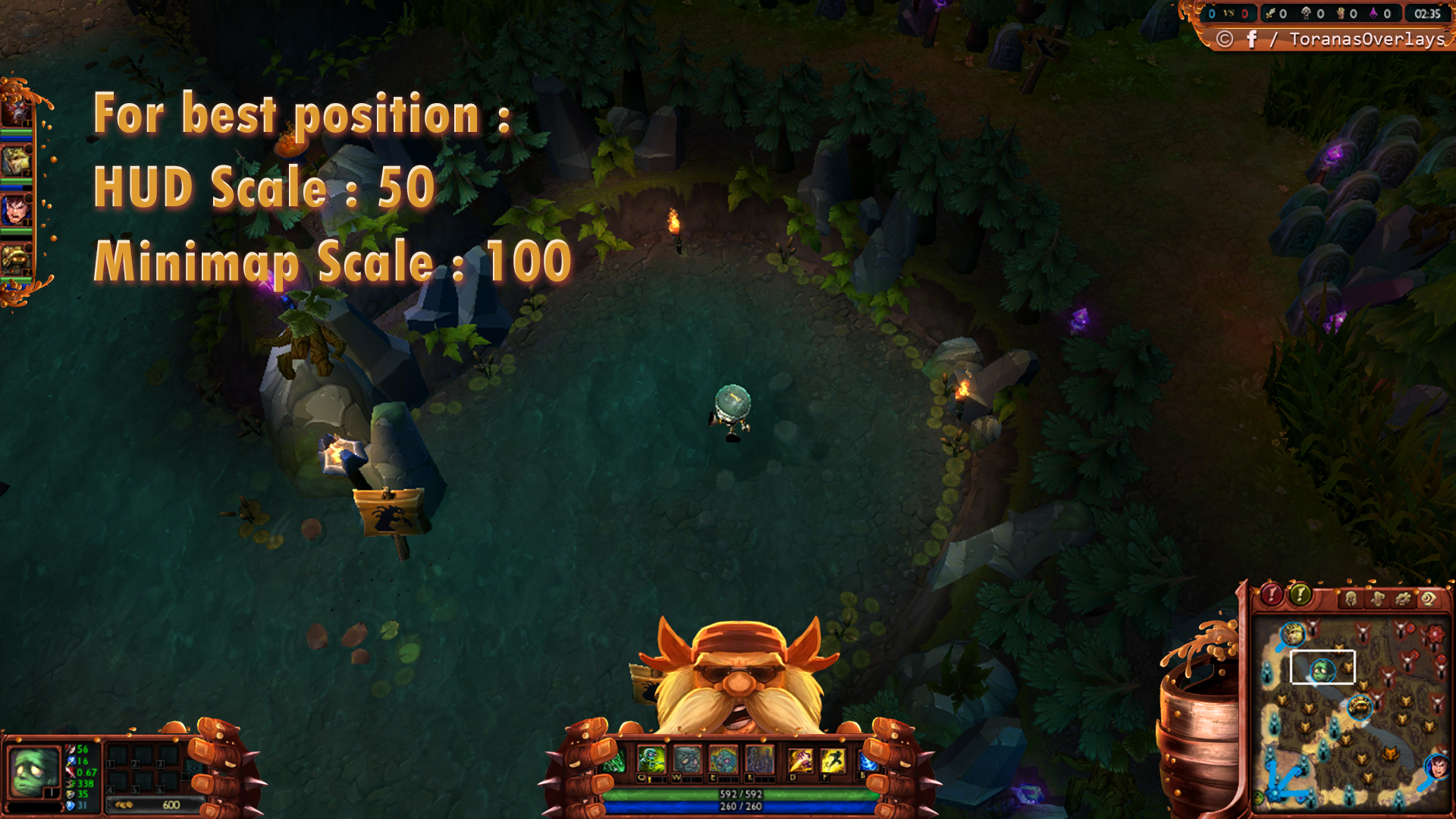This screenshot has height=819, width=1456.
Task: Click the Amumu marker on the minimap
Action: 1322,670
